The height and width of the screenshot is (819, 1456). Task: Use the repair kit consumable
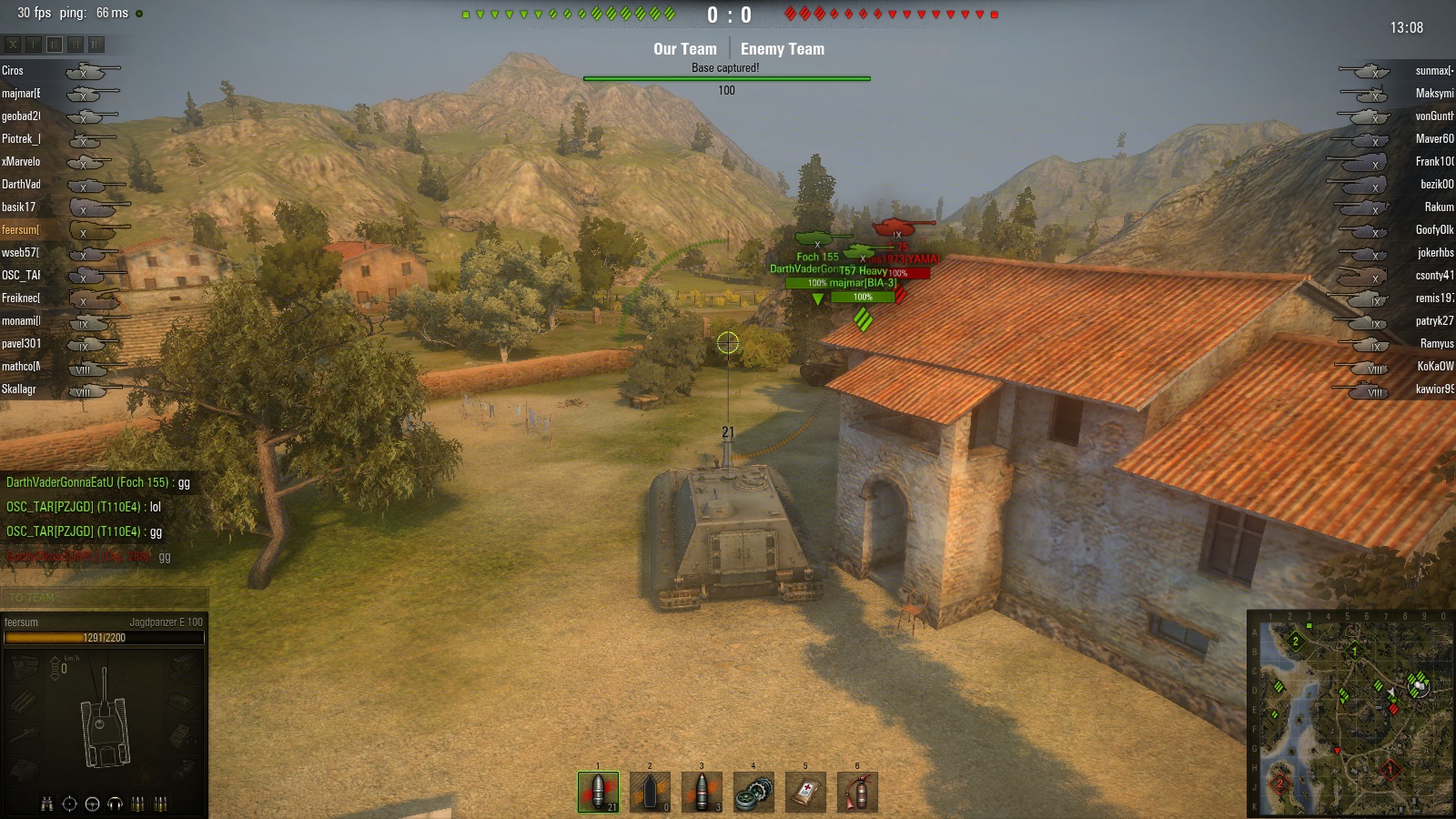tap(753, 792)
